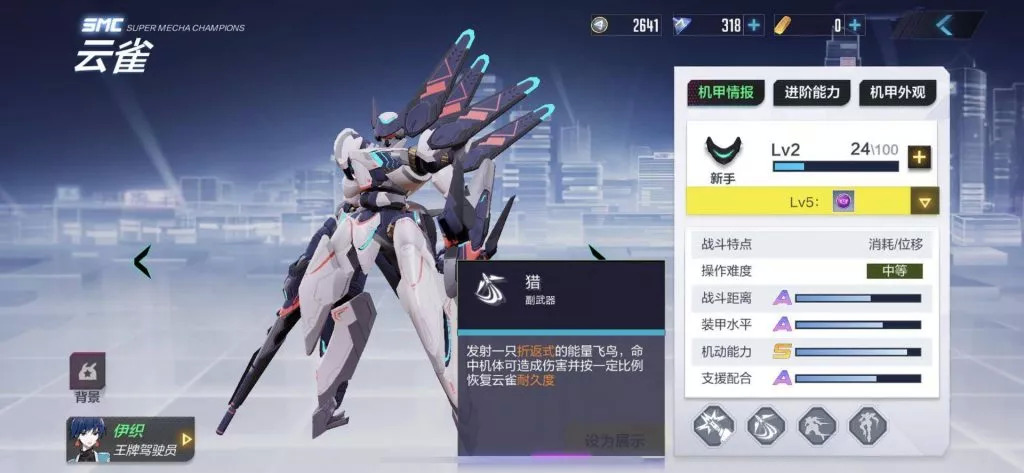
Task: Switch to the 机甲情报 tab
Action: 726,94
